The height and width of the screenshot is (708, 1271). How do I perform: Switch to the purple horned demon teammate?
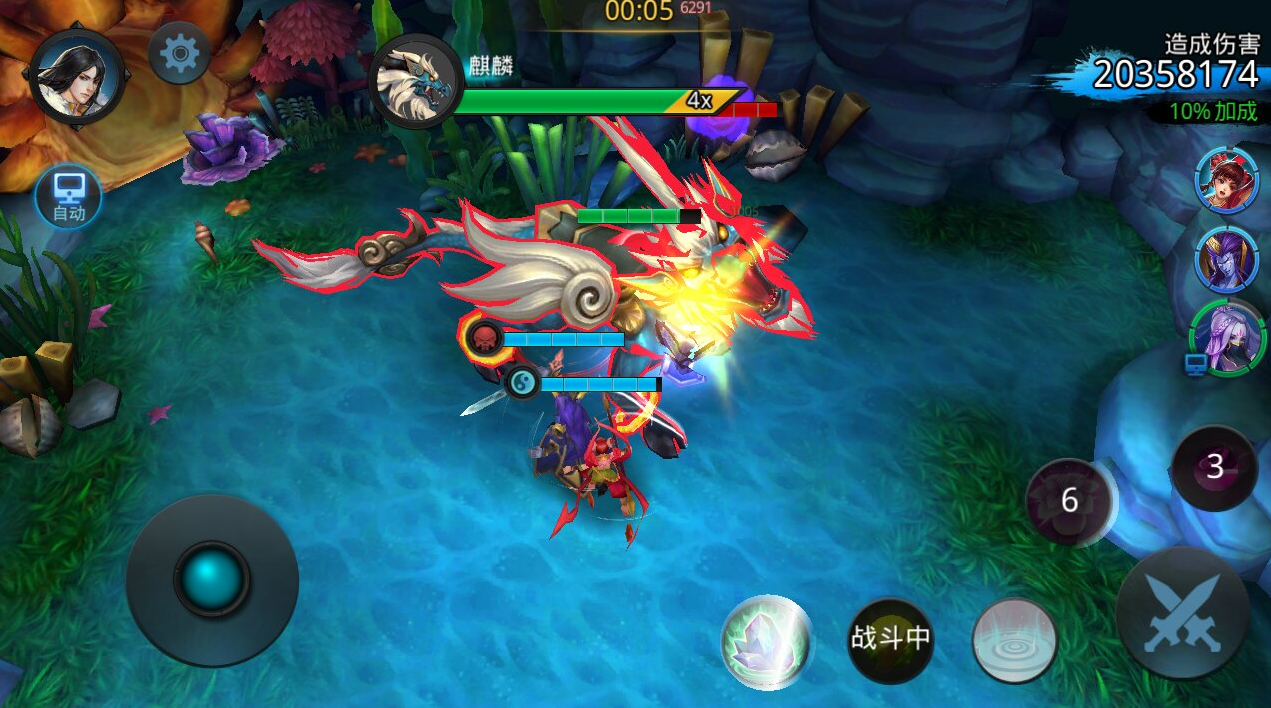[x=1224, y=259]
